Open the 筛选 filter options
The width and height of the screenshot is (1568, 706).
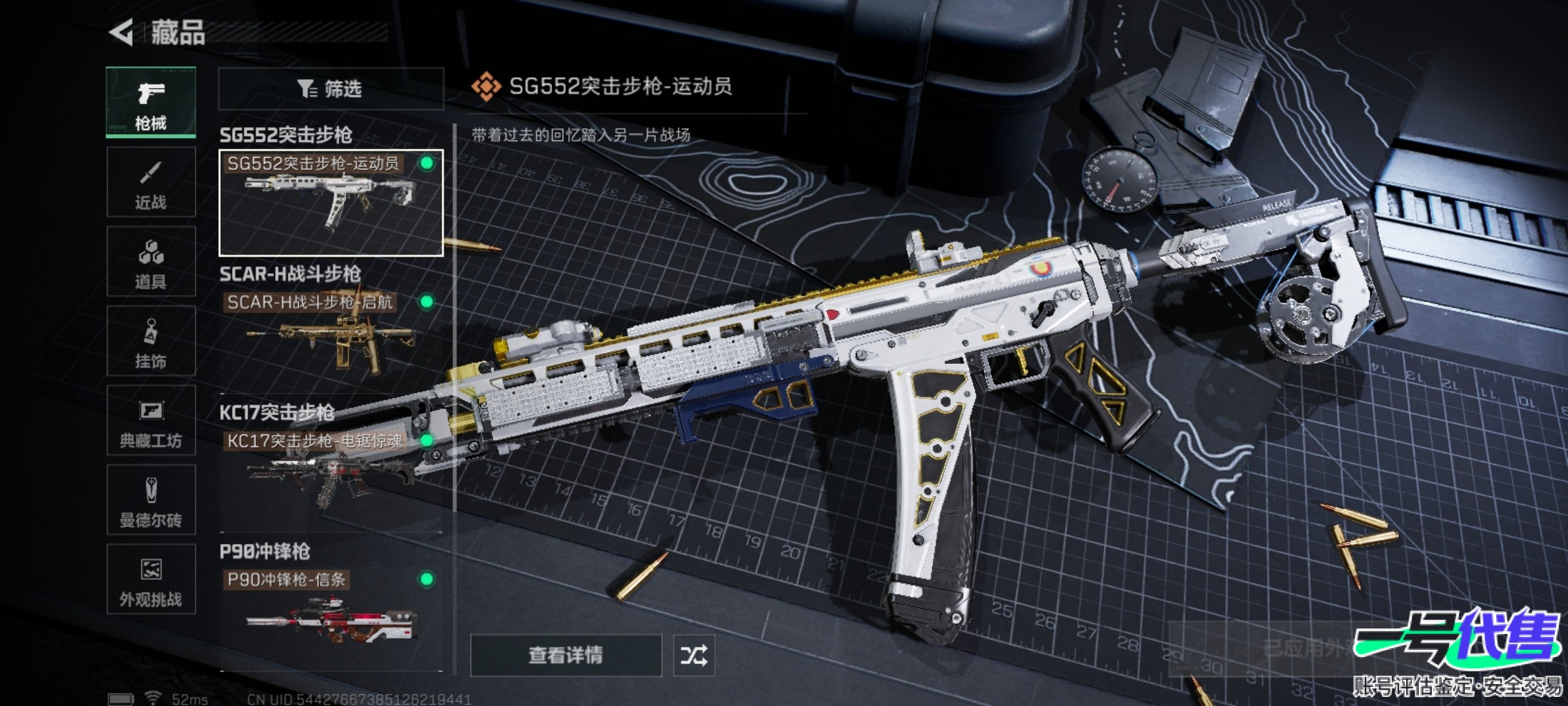[331, 88]
